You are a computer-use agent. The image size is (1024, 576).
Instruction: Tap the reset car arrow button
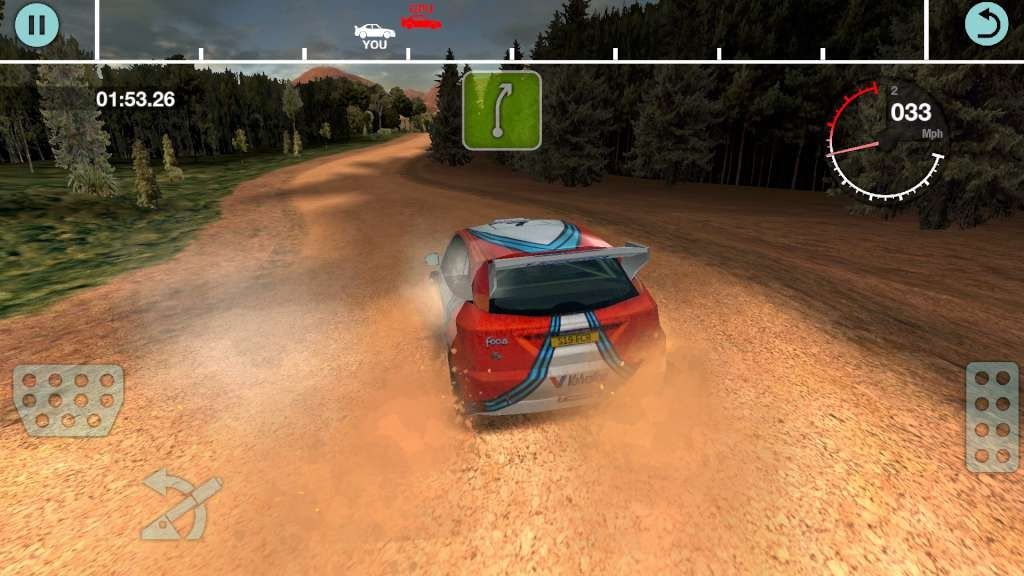pos(986,25)
